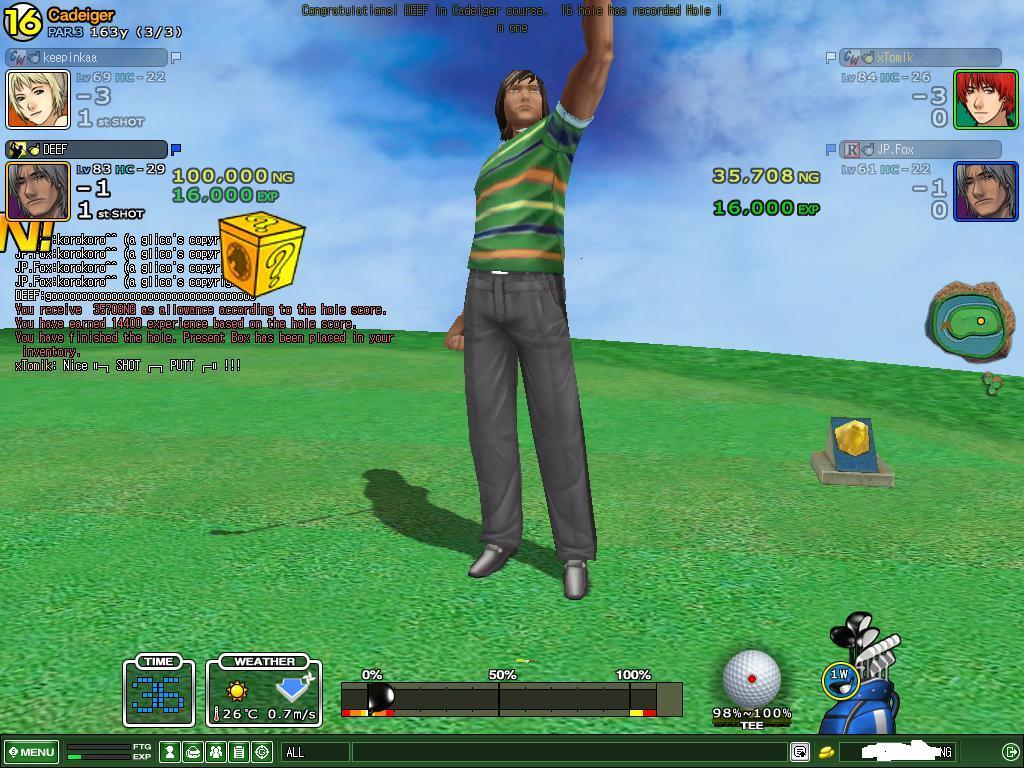Screen dimensions: 1024x768
Task: Click the gold coins icon
Action: [827, 752]
